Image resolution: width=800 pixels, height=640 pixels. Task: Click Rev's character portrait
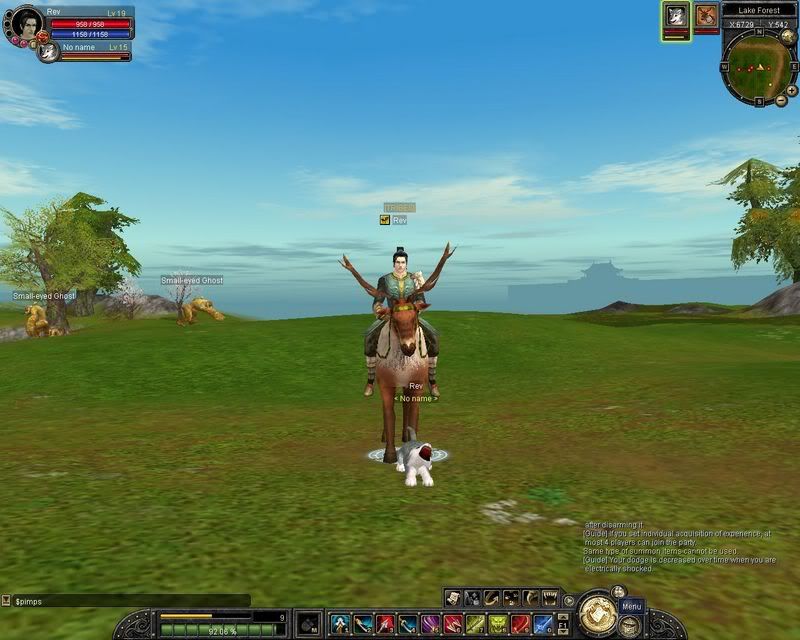pos(27,23)
